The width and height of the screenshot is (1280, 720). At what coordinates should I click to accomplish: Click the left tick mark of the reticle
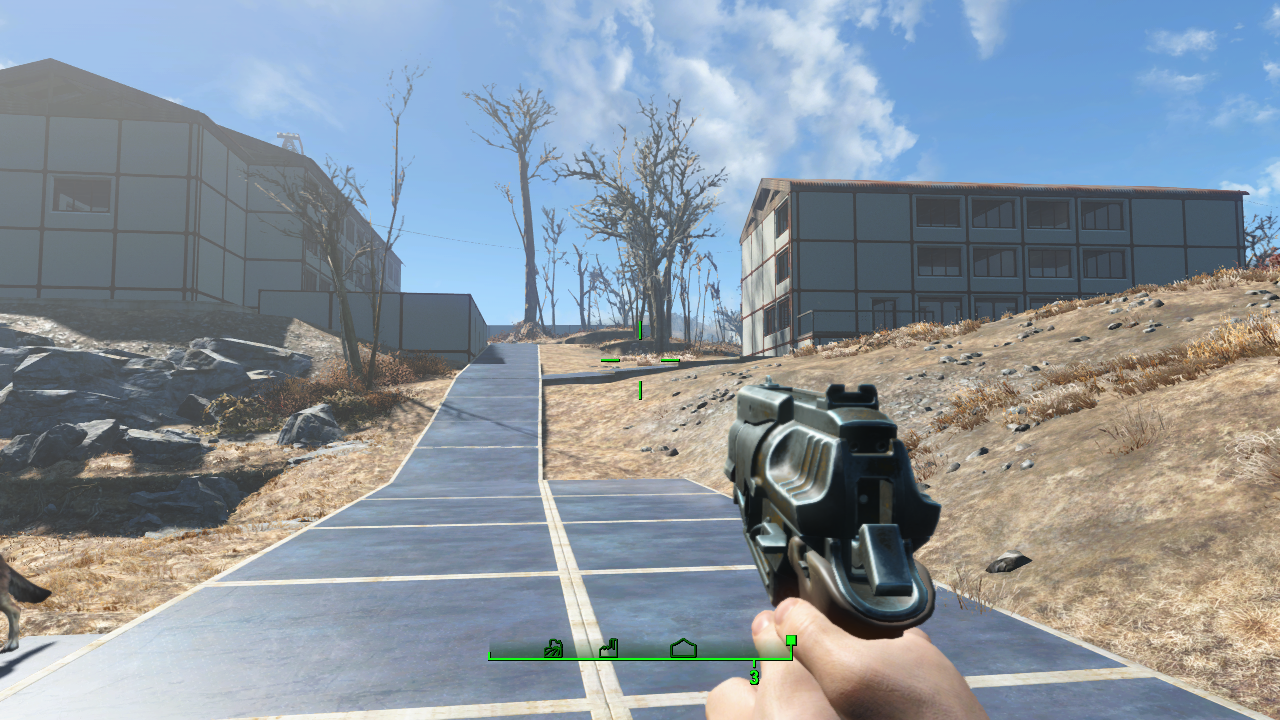point(610,360)
